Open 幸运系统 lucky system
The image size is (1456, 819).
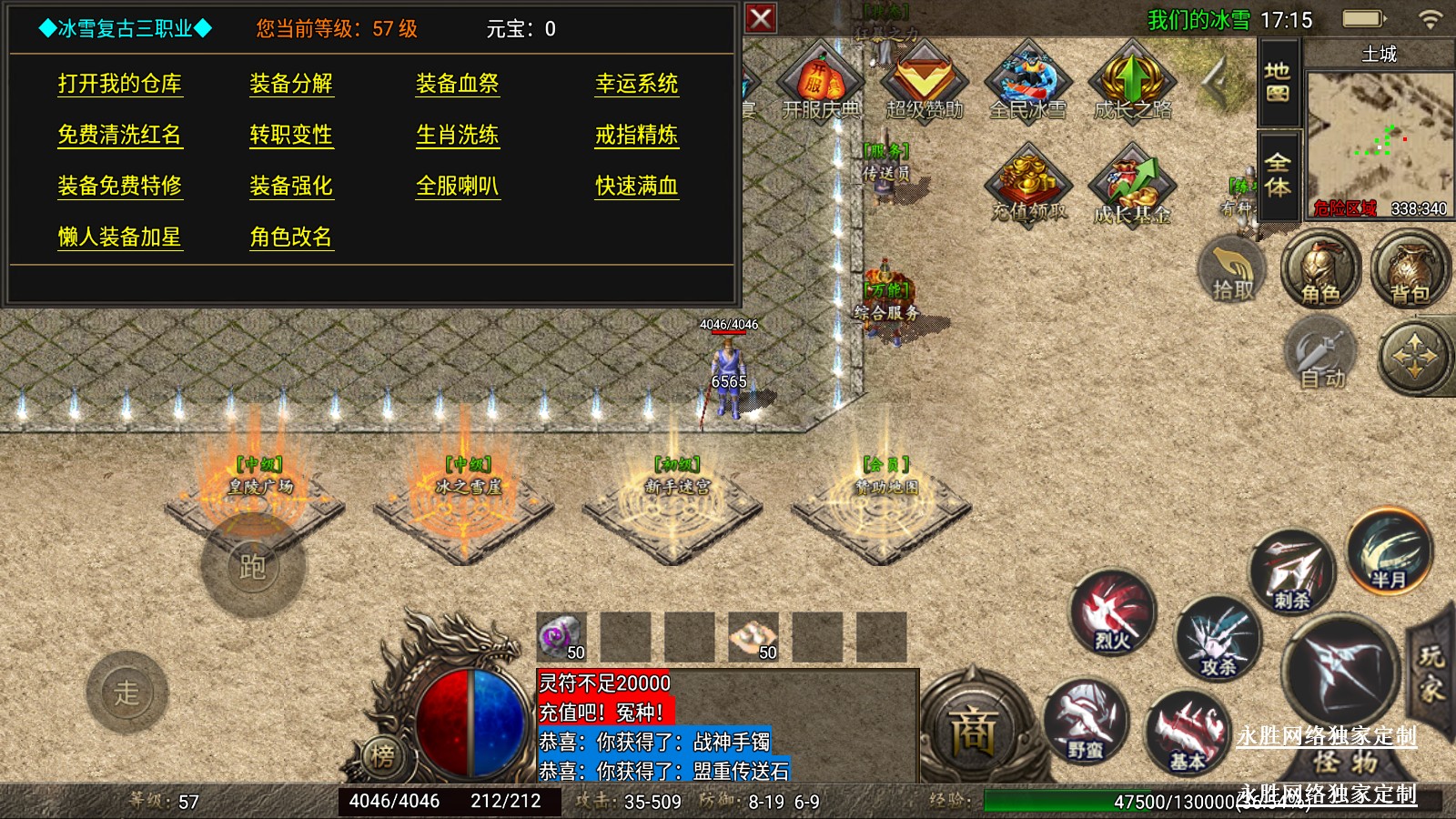(x=636, y=84)
